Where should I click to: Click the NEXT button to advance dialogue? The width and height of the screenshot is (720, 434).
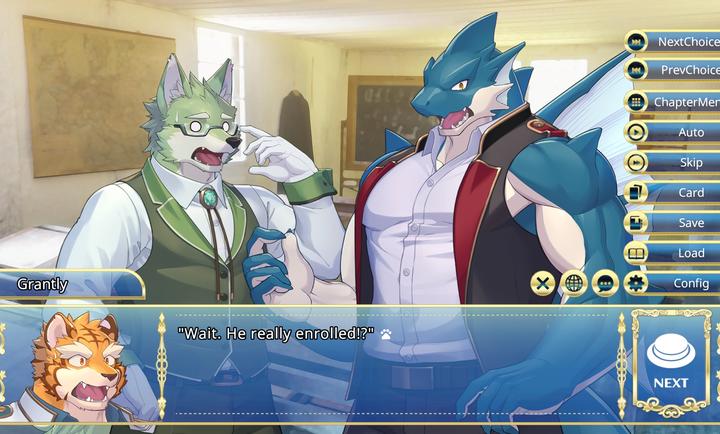click(x=671, y=362)
